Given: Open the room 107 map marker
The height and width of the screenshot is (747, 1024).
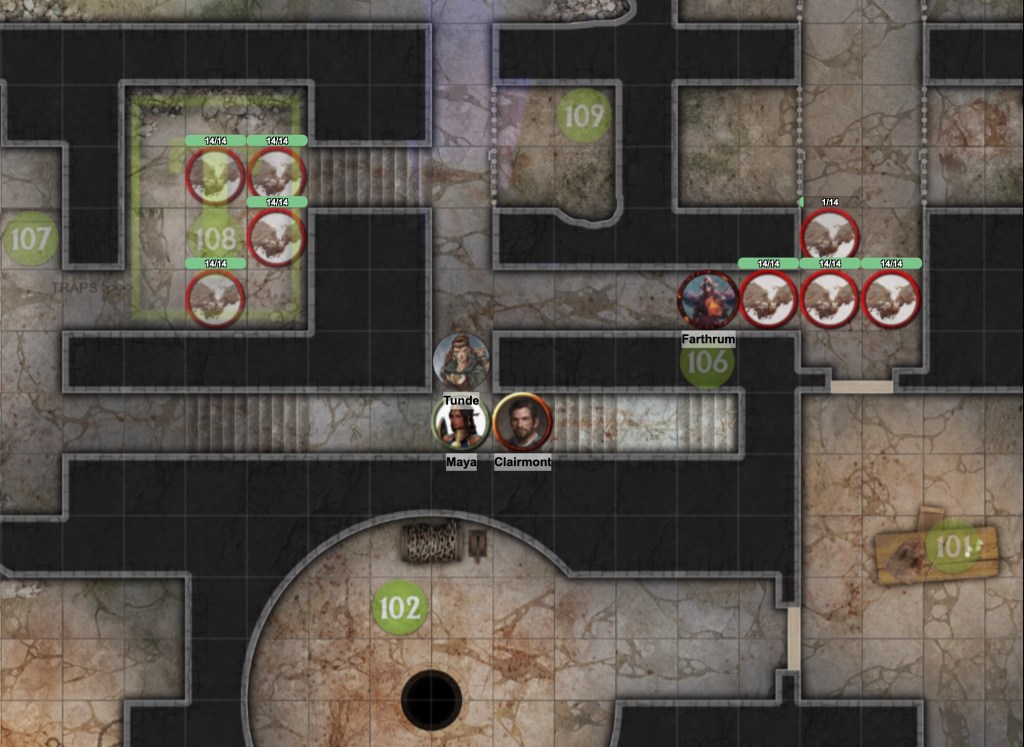Looking at the screenshot, I should (30, 238).
